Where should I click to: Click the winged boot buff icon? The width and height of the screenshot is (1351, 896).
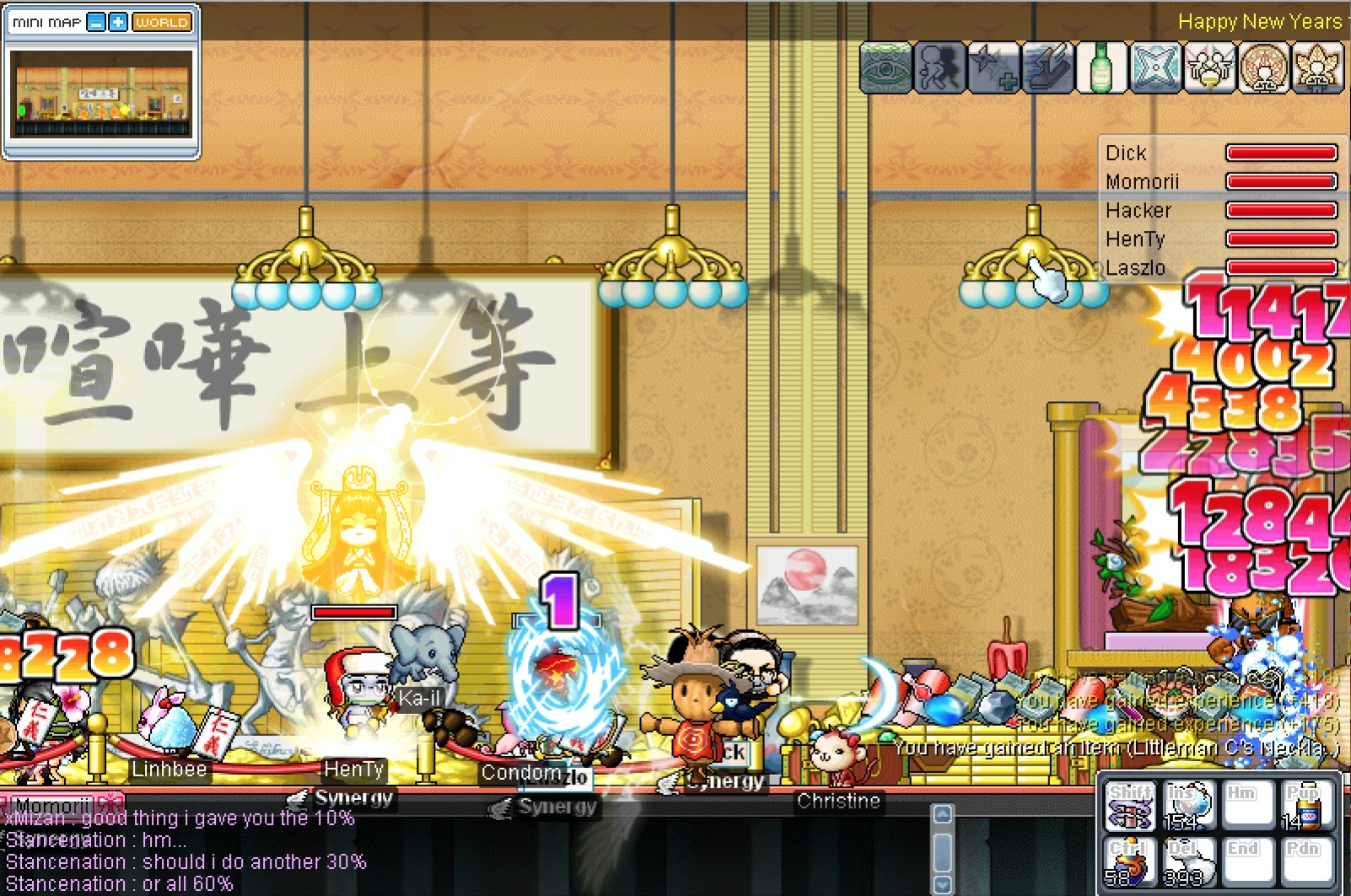tap(1047, 67)
